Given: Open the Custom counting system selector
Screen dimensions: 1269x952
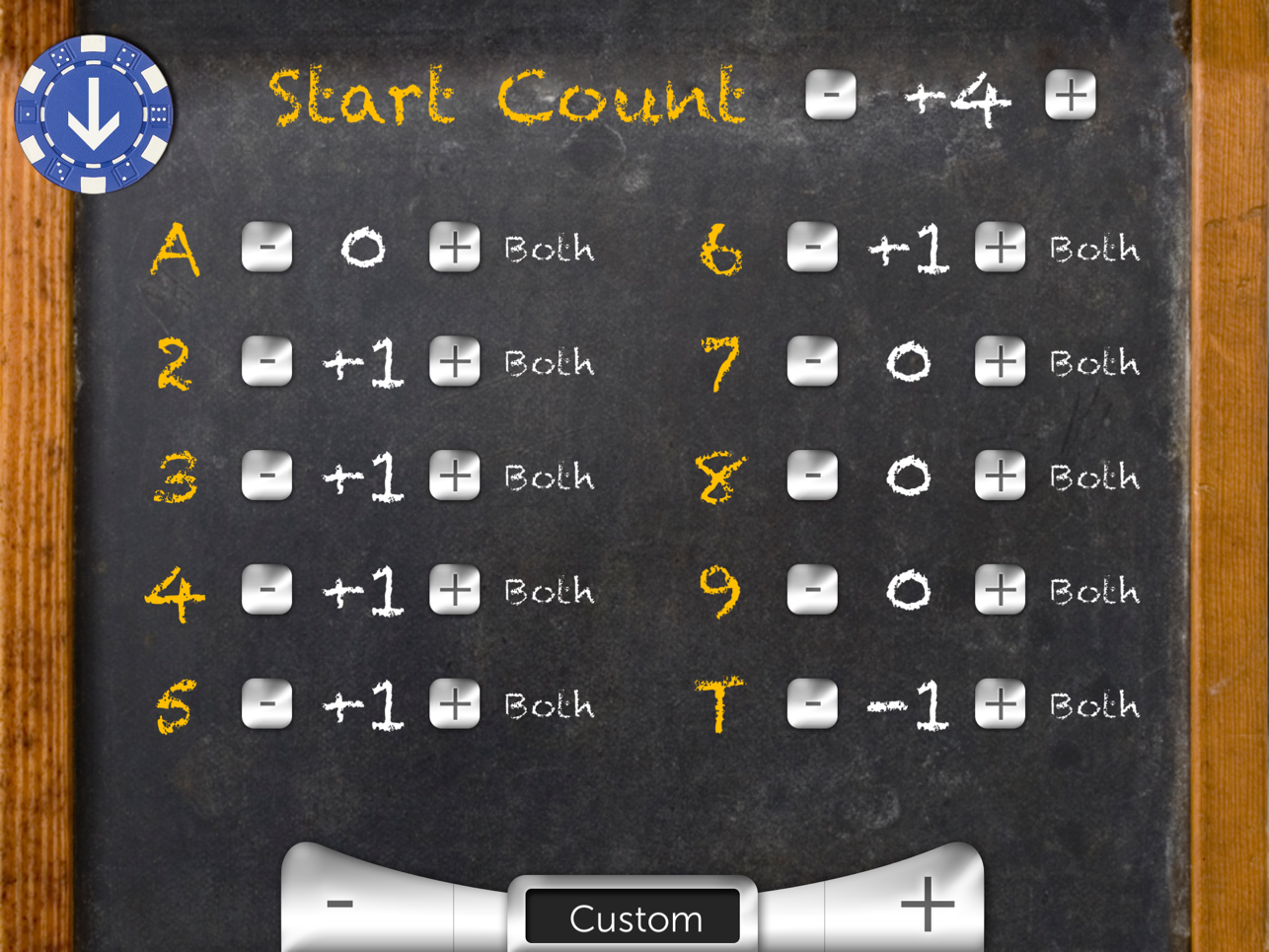Looking at the screenshot, I should click(633, 918).
